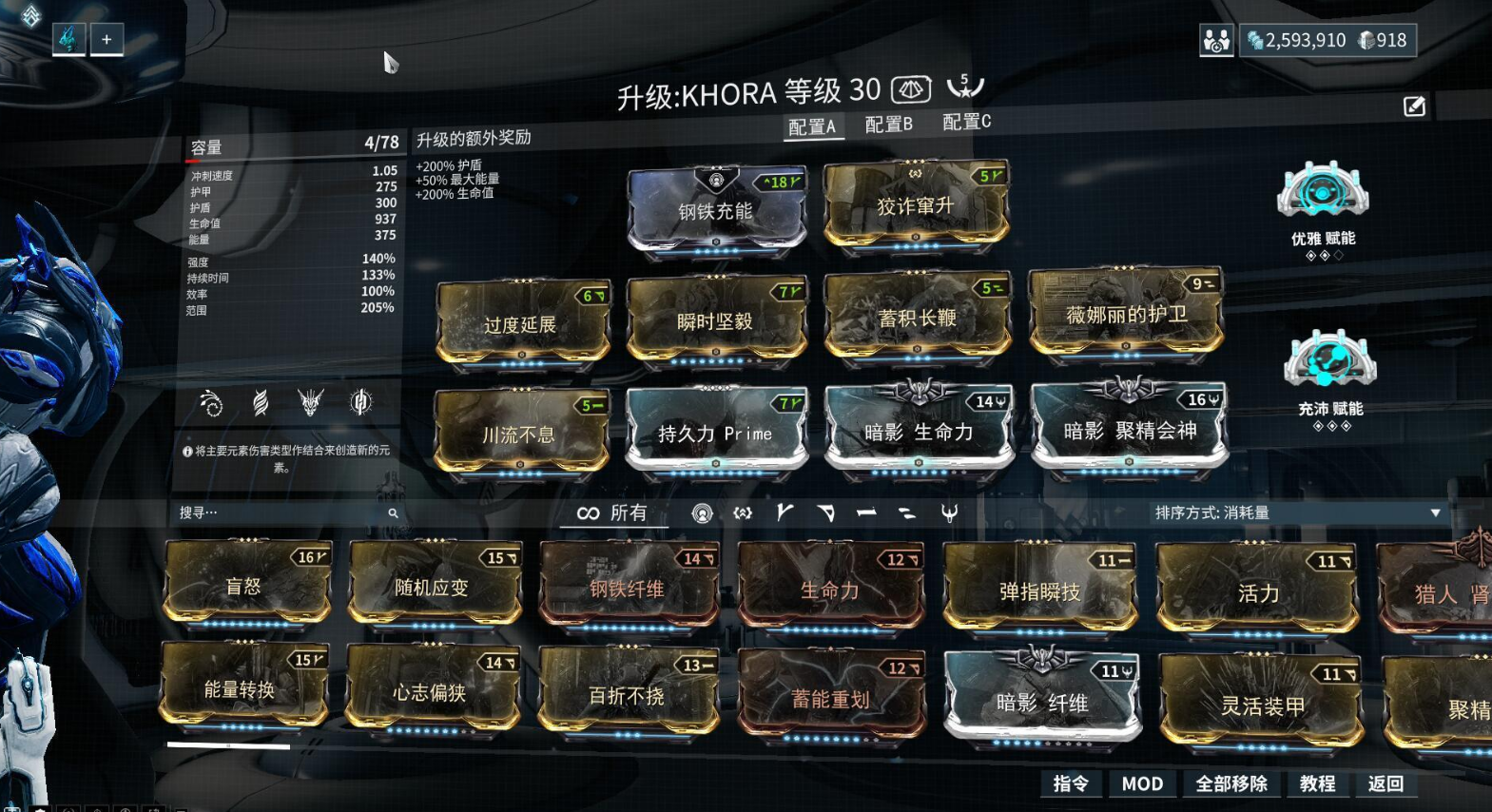Select the Aura polarity filter icon
This screenshot has height=812, width=1492.
702,513
